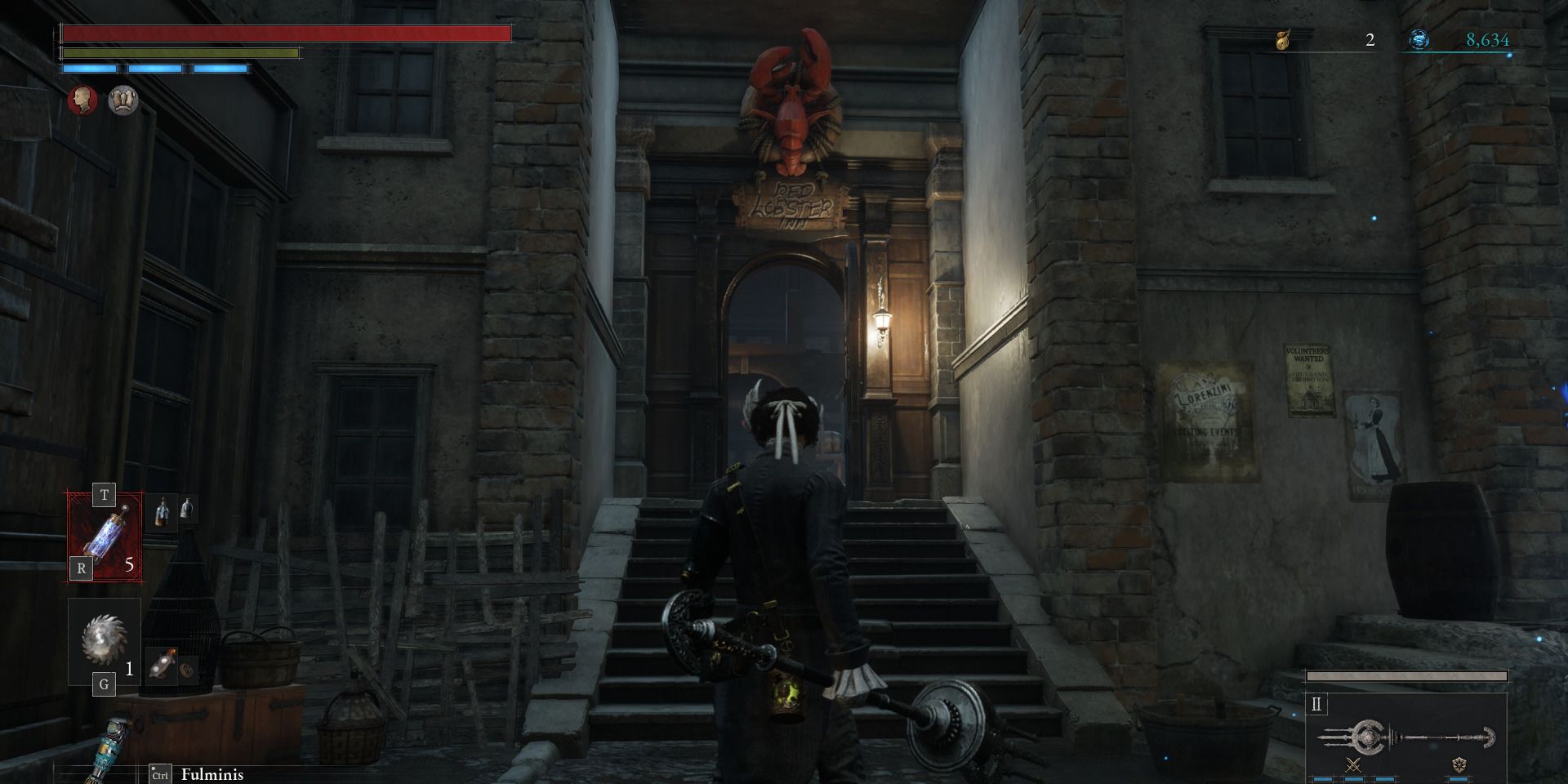Click the wine bottle consumable thumbnail
The width and height of the screenshot is (1568, 784).
[x=161, y=513]
